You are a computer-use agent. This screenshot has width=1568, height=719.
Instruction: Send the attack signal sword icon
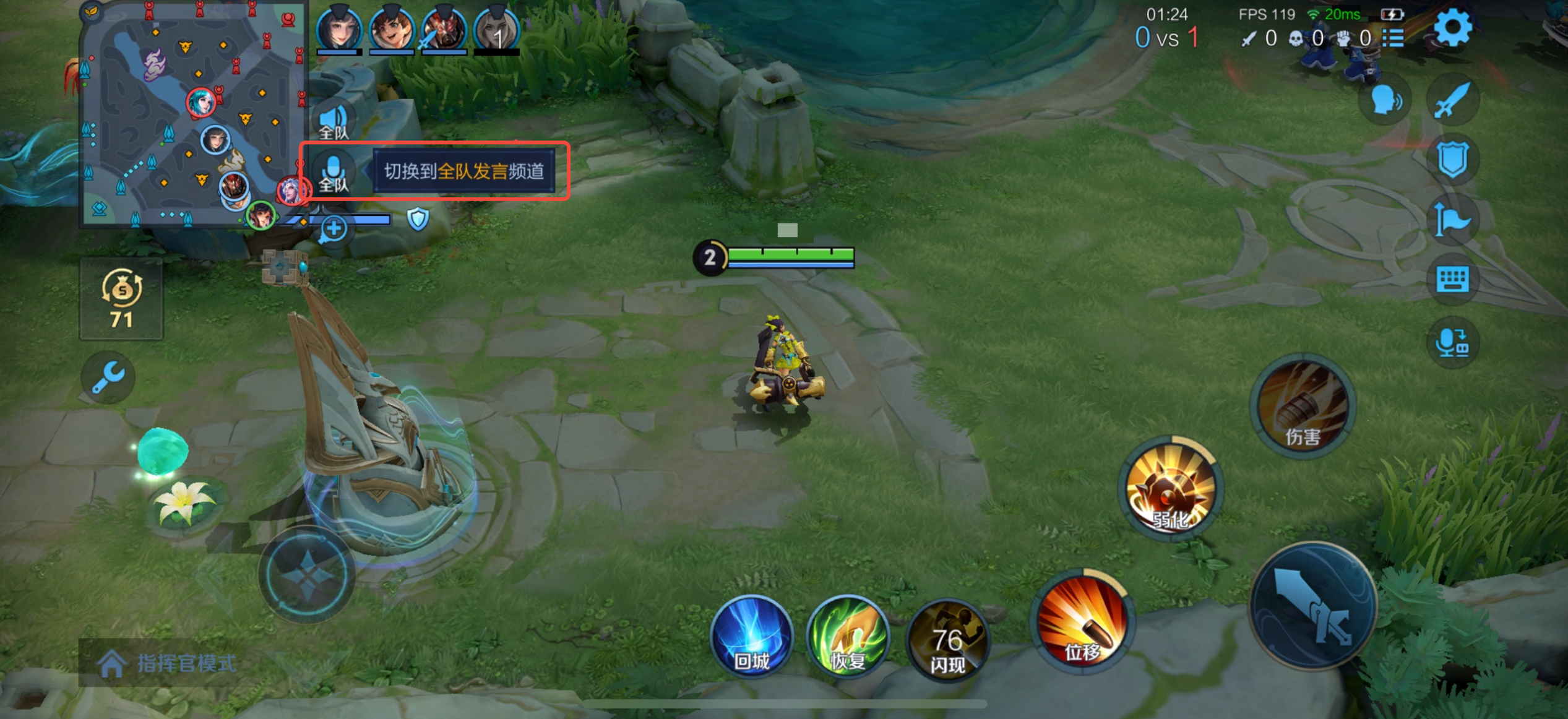(x=1452, y=99)
